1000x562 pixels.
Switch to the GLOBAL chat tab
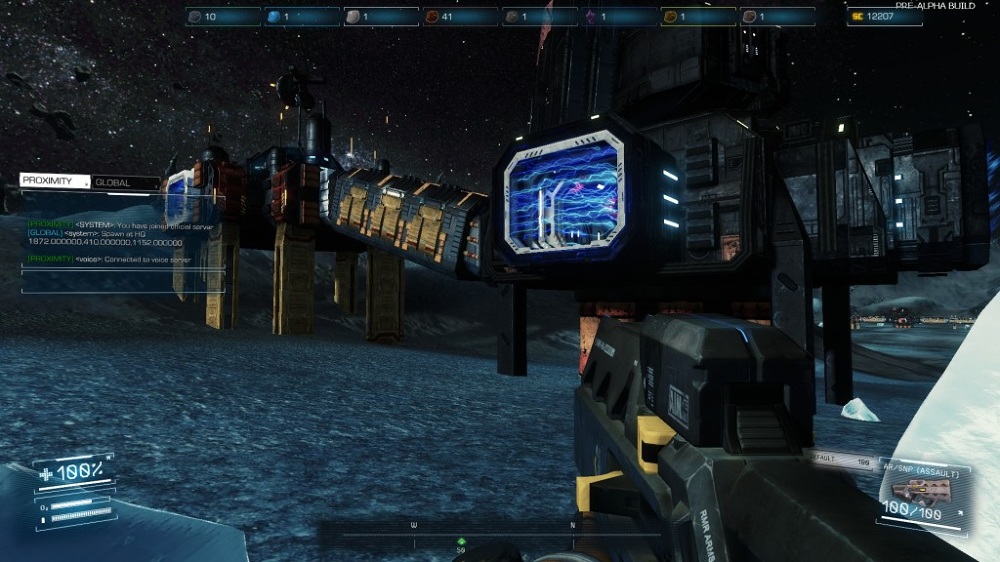click(124, 183)
